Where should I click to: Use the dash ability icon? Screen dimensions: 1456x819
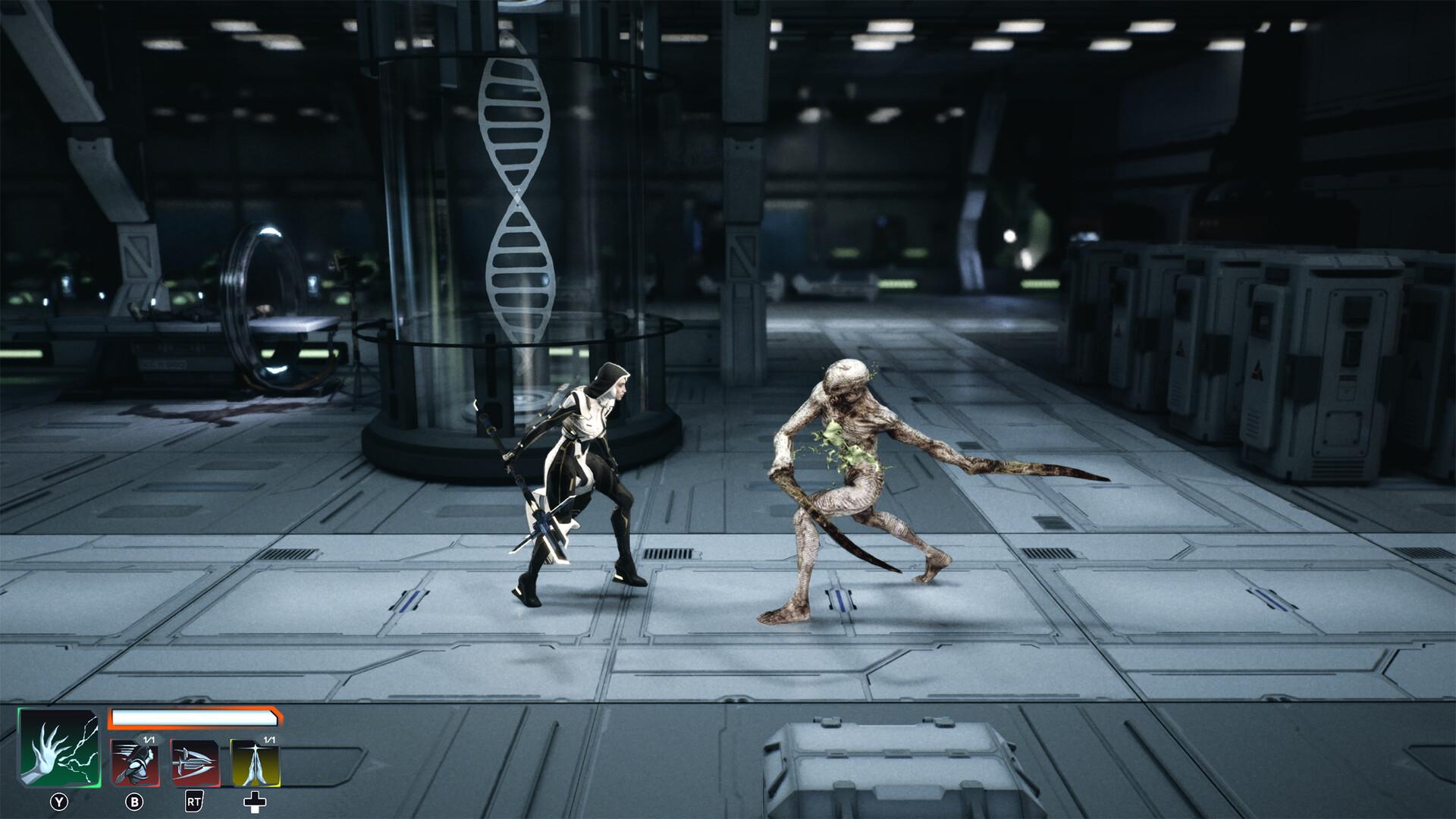pyautogui.click(x=135, y=764)
